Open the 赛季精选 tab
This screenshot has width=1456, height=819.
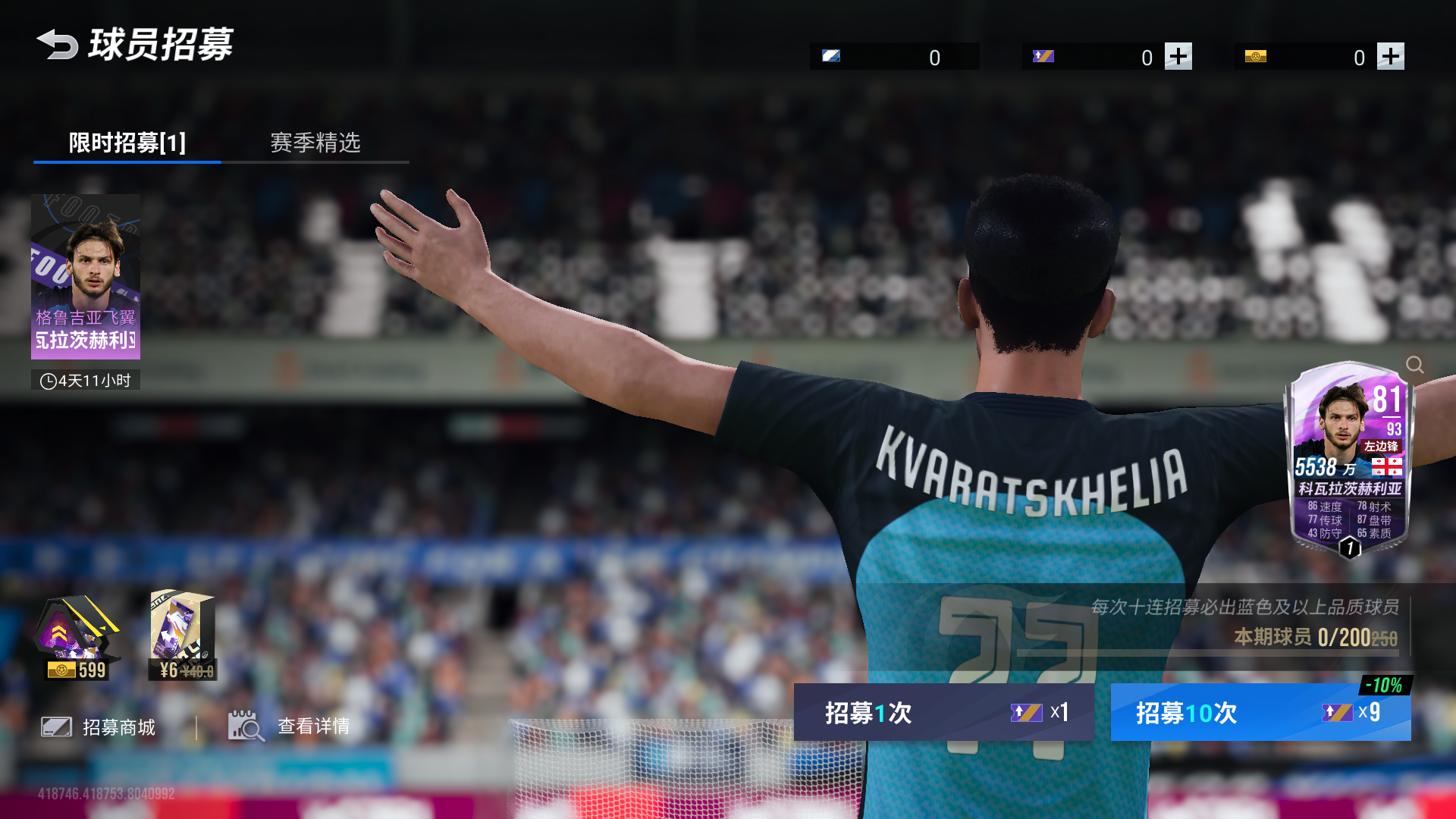[x=315, y=143]
